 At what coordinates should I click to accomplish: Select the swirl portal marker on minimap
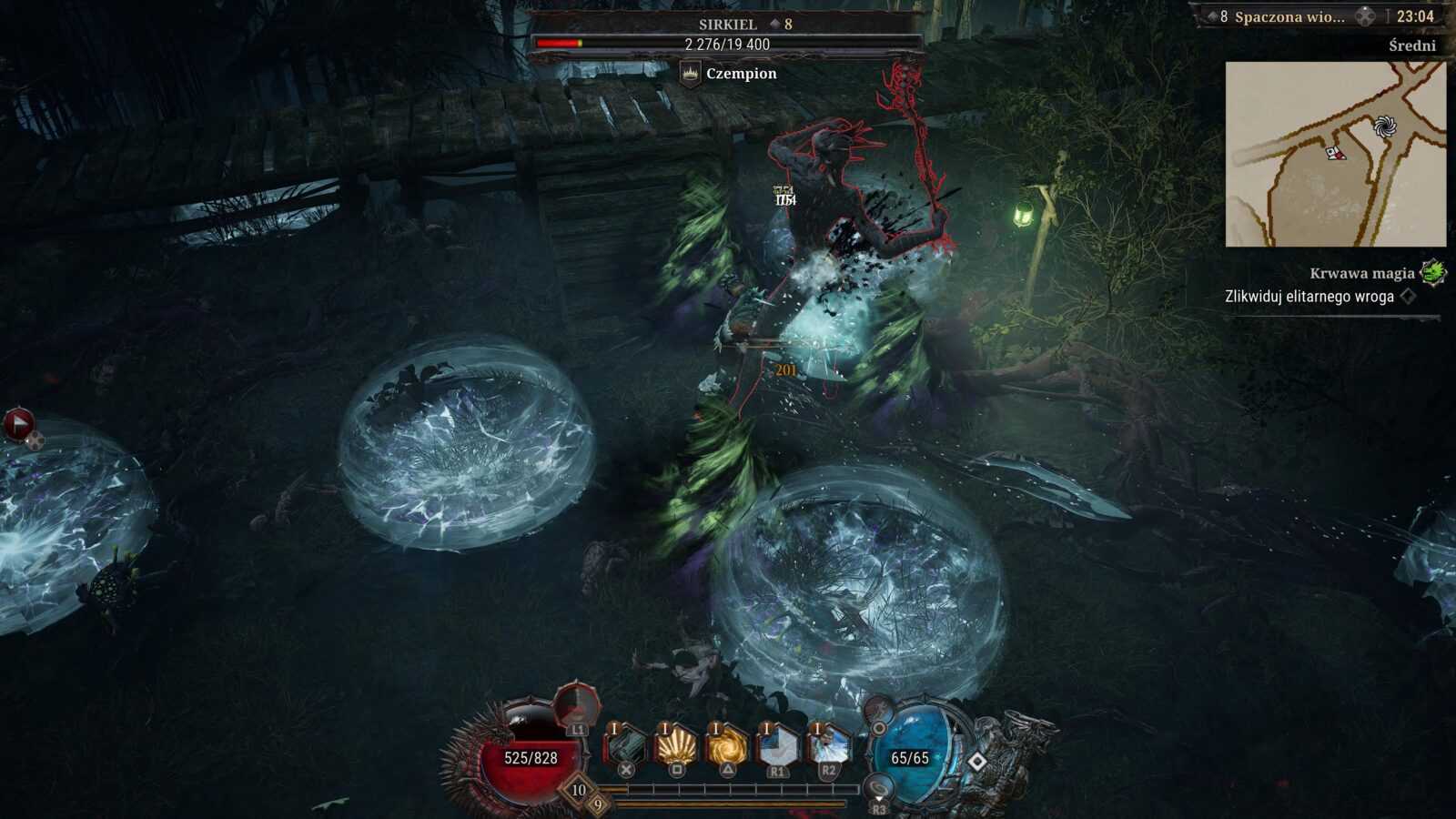point(1384,126)
